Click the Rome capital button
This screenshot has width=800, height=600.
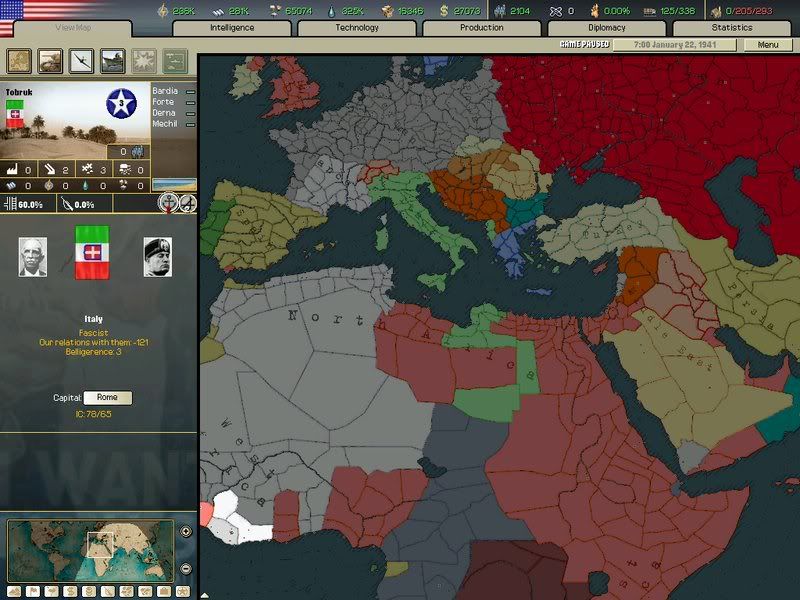(x=107, y=398)
